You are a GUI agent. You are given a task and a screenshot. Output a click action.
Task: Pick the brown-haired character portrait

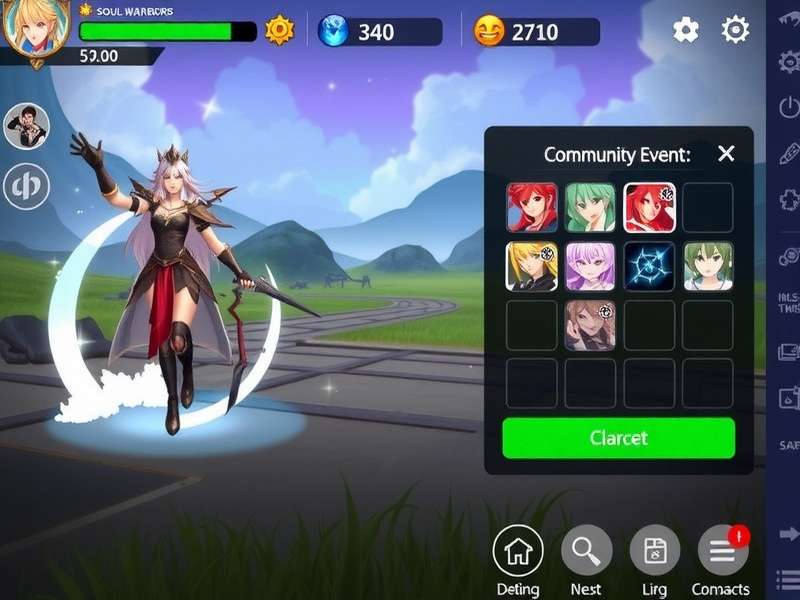pyautogui.click(x=590, y=325)
